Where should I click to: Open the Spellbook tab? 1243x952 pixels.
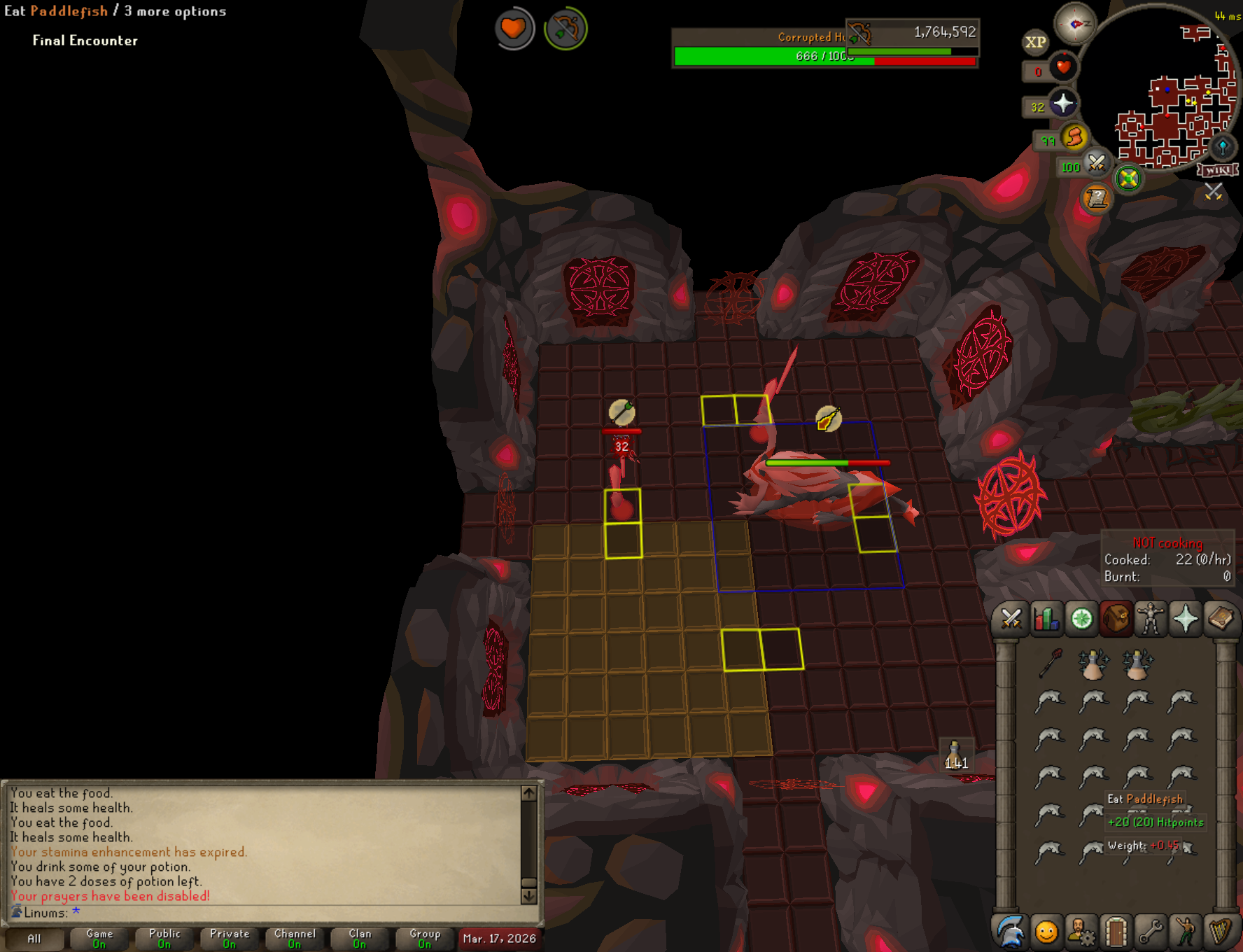[1221, 619]
